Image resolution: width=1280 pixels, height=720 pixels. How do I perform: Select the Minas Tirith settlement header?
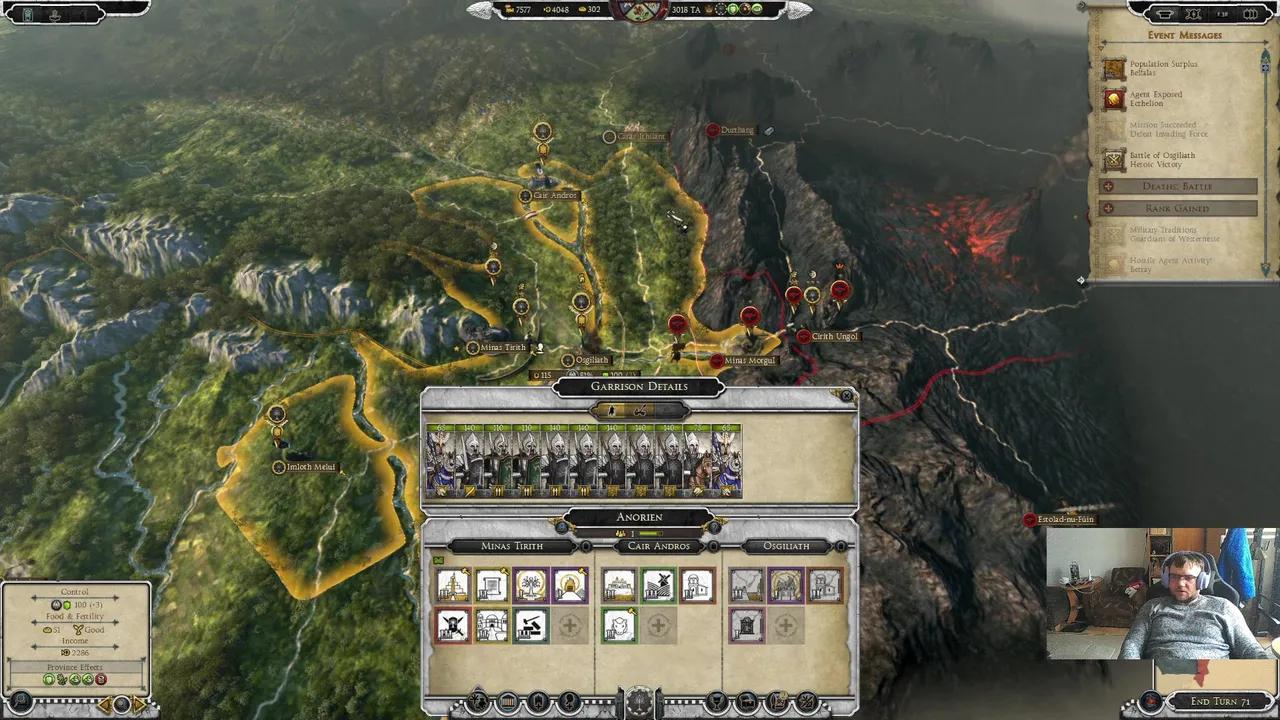[512, 546]
